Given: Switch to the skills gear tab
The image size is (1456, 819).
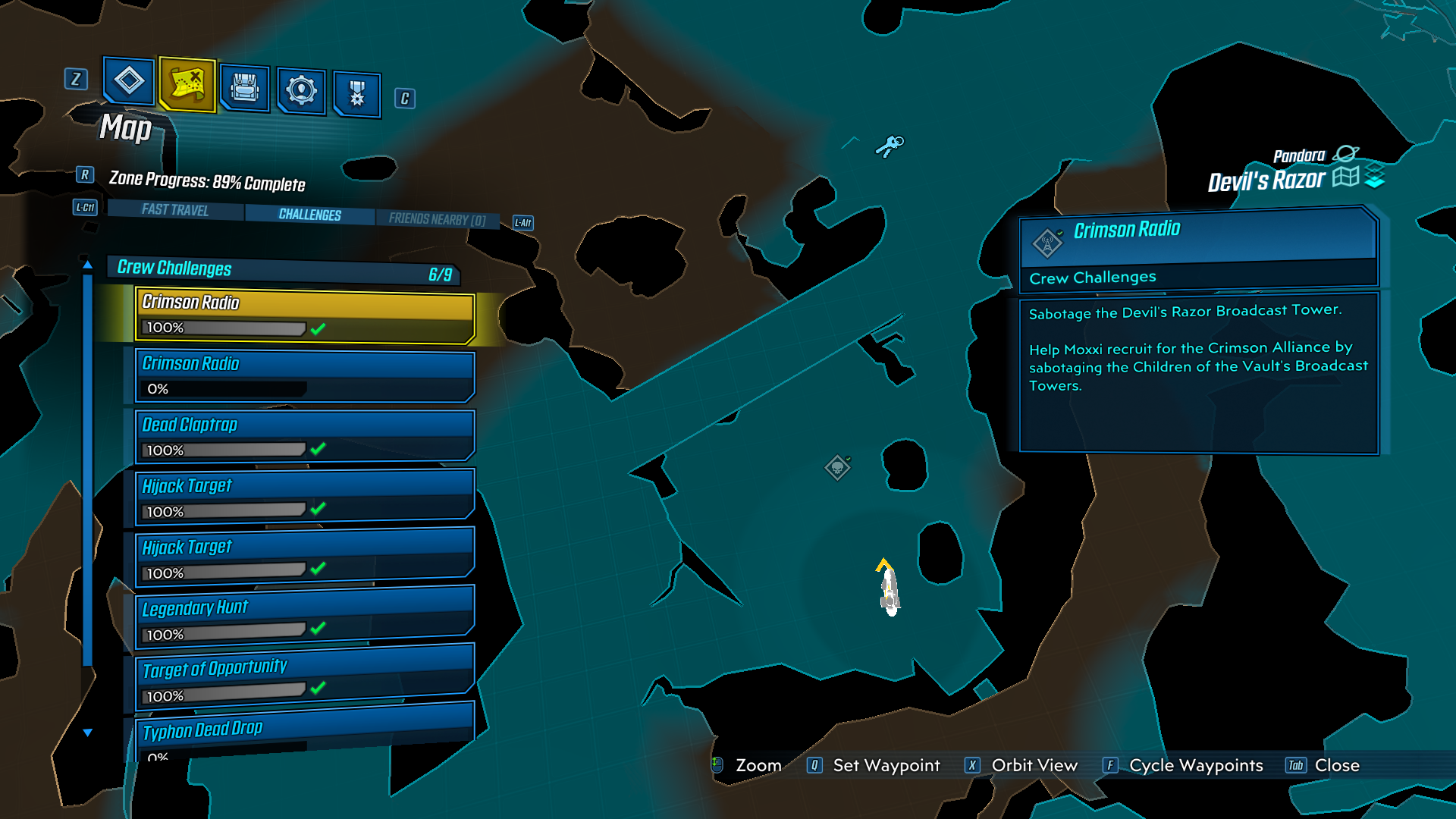Looking at the screenshot, I should click(x=301, y=91).
